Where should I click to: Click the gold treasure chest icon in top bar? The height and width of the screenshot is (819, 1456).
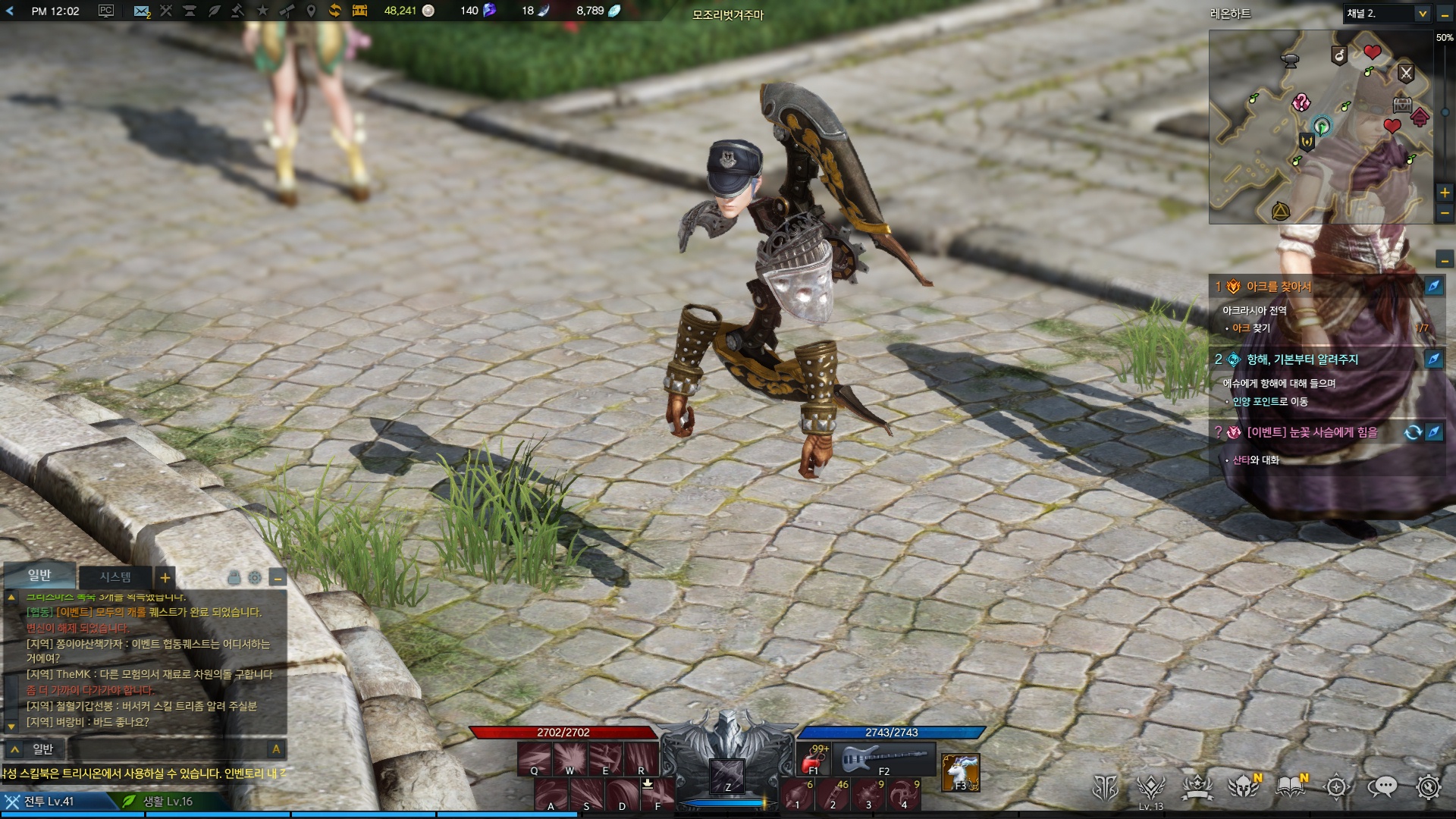359,11
